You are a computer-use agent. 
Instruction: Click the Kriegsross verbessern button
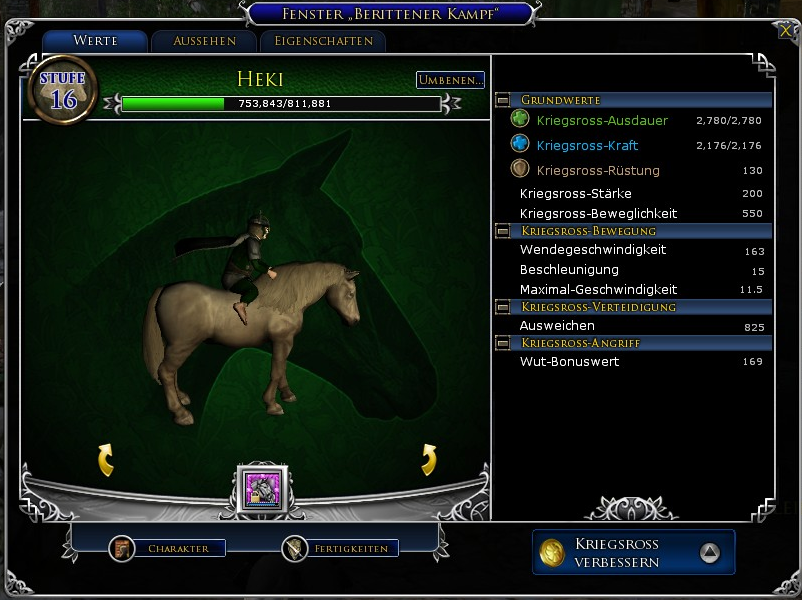click(633, 552)
